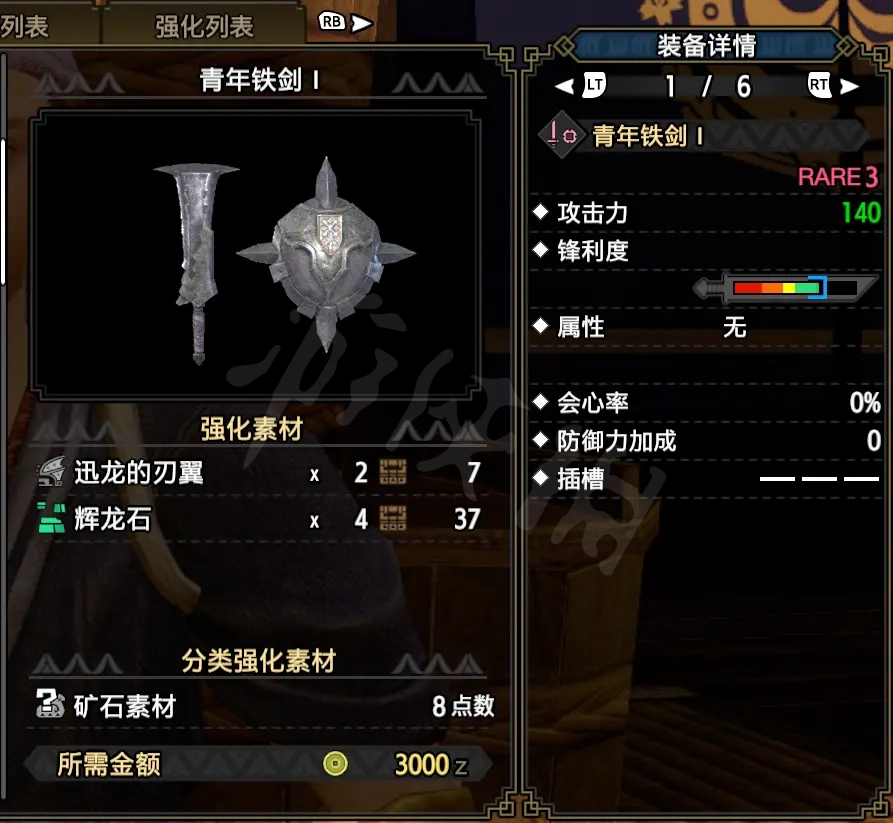Select the 迅龙的刃翼 material row
The height and width of the screenshot is (823, 893).
pyautogui.click(x=258, y=472)
